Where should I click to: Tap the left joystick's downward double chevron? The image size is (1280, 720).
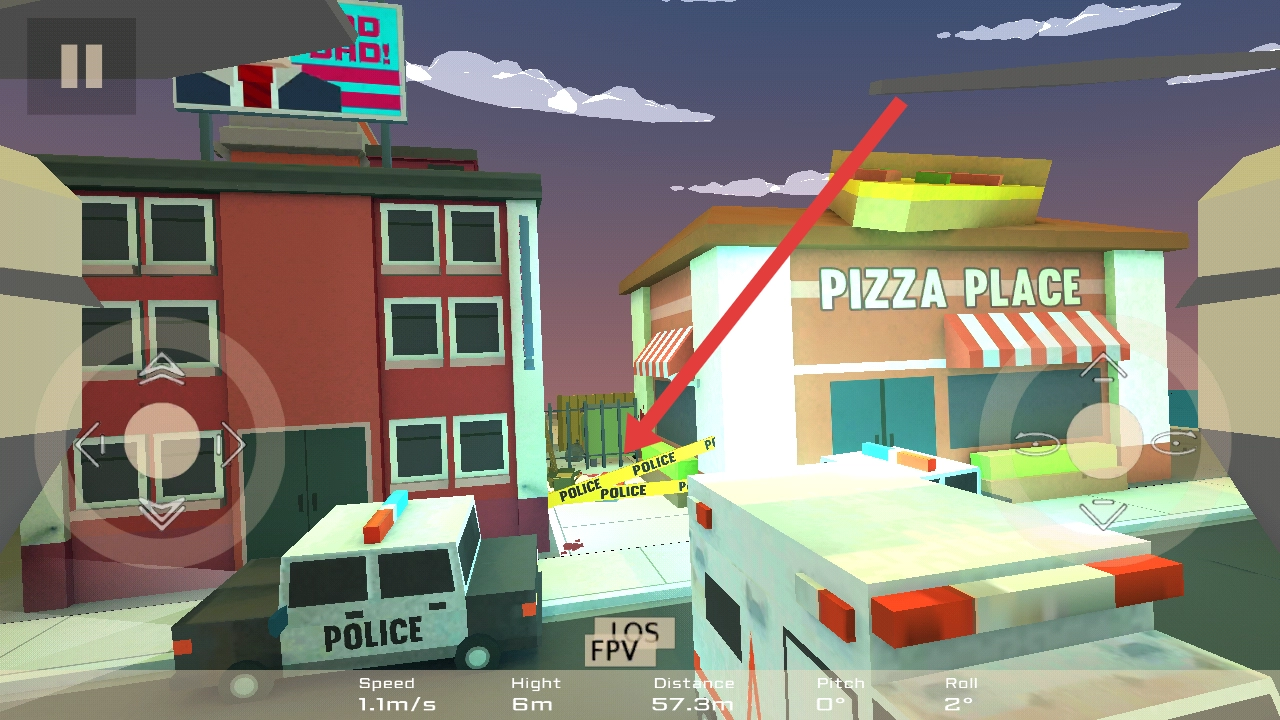click(x=161, y=515)
